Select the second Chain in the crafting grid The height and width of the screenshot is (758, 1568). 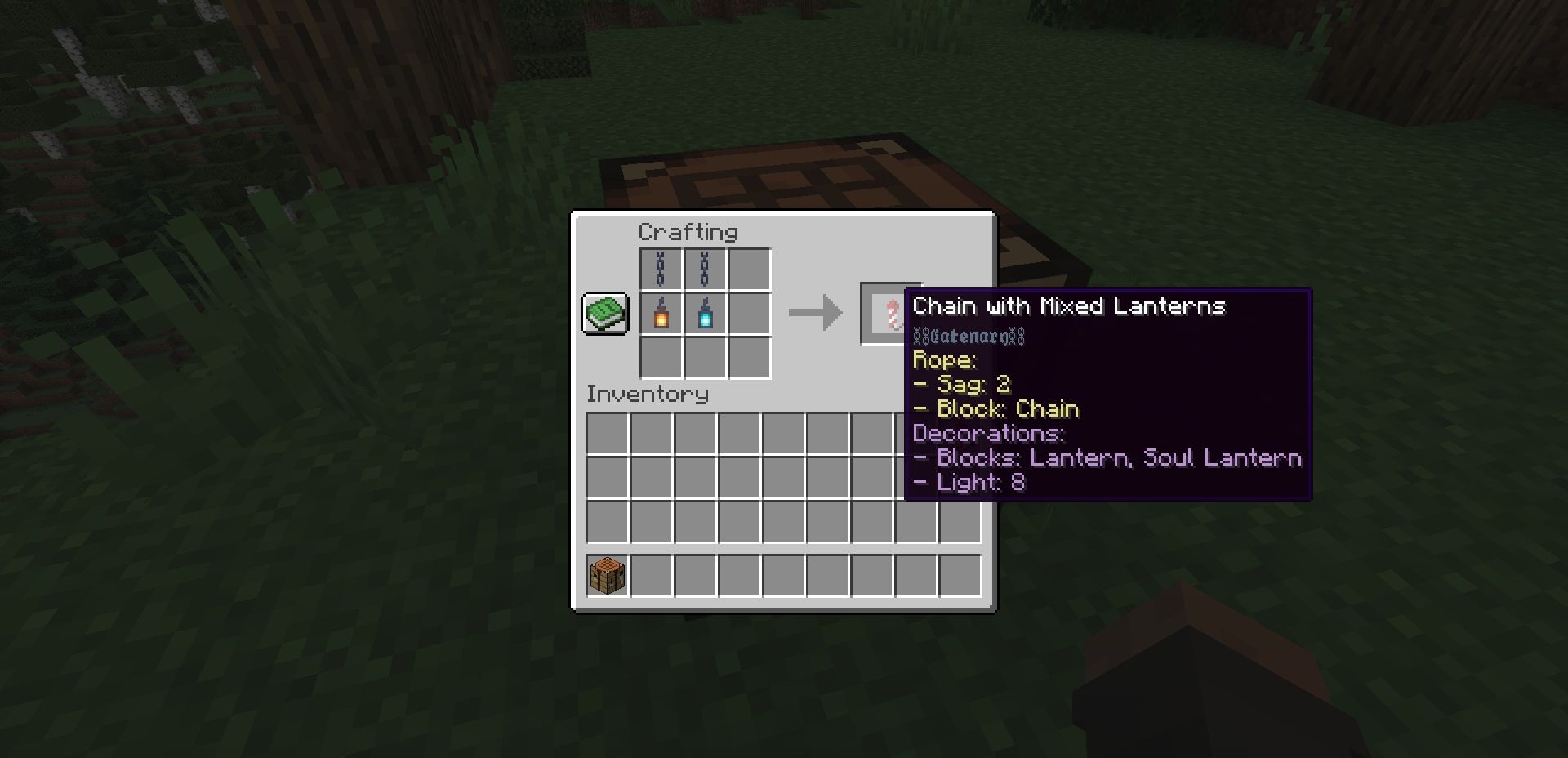[x=705, y=269]
